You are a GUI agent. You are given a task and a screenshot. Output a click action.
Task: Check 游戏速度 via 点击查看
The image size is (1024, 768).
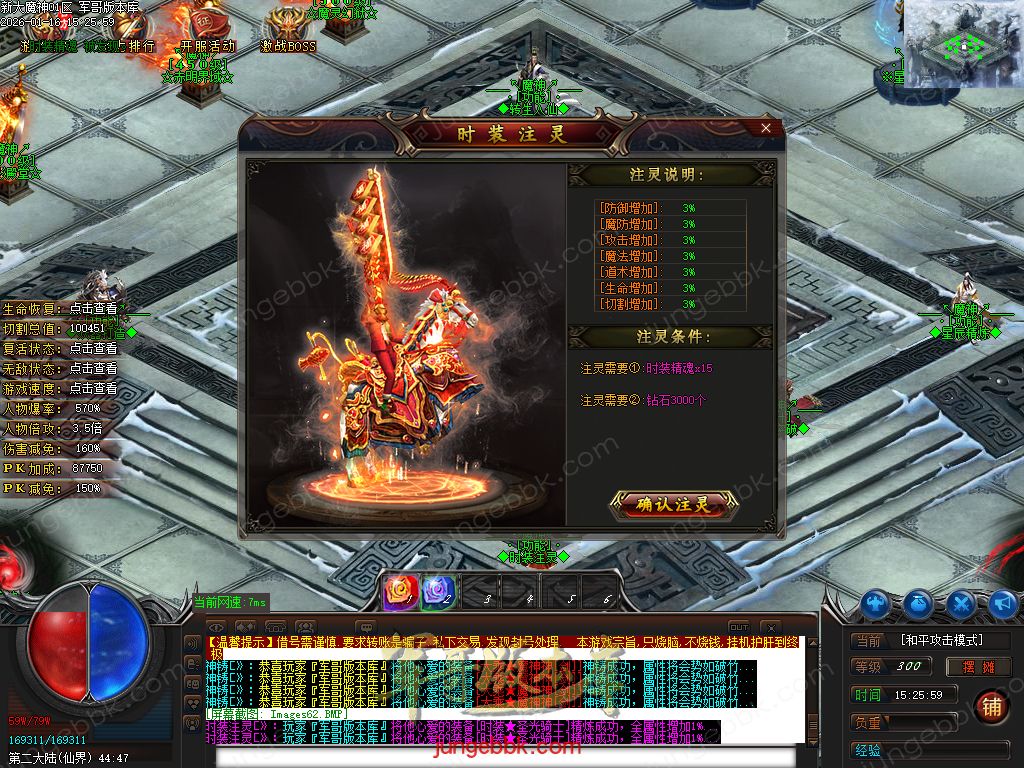[x=93, y=388]
